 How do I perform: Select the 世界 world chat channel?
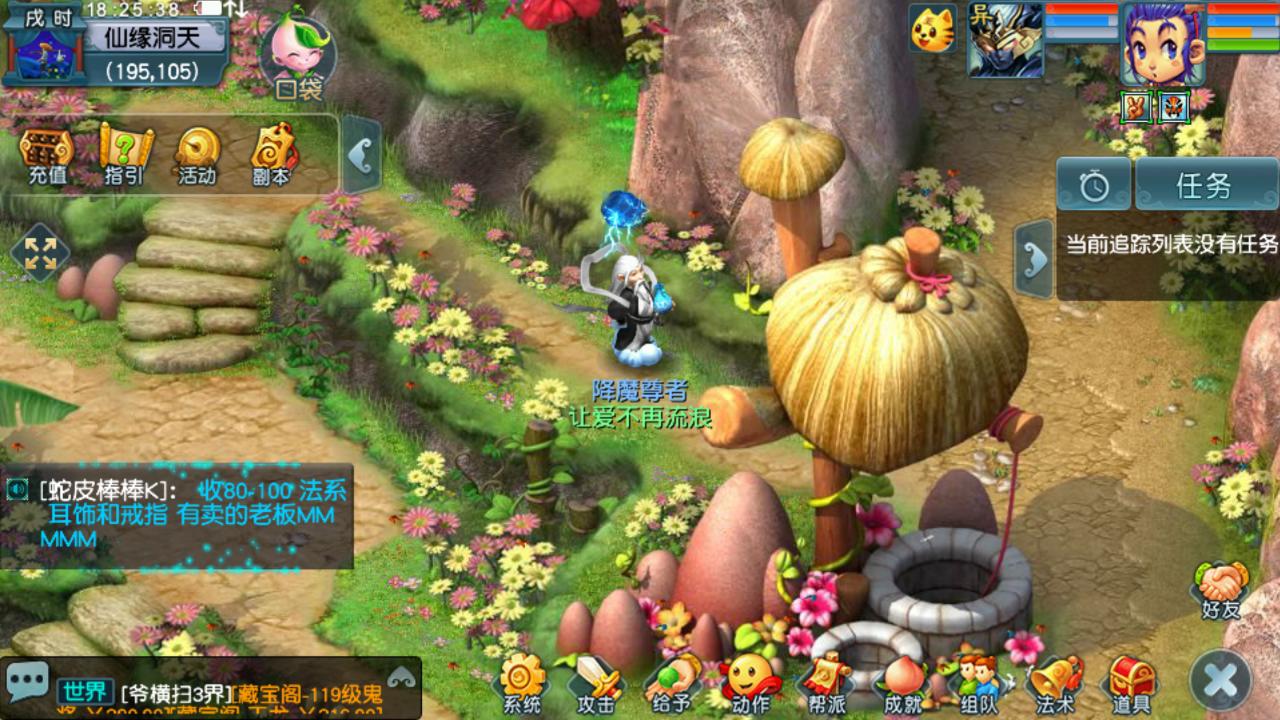coord(84,691)
